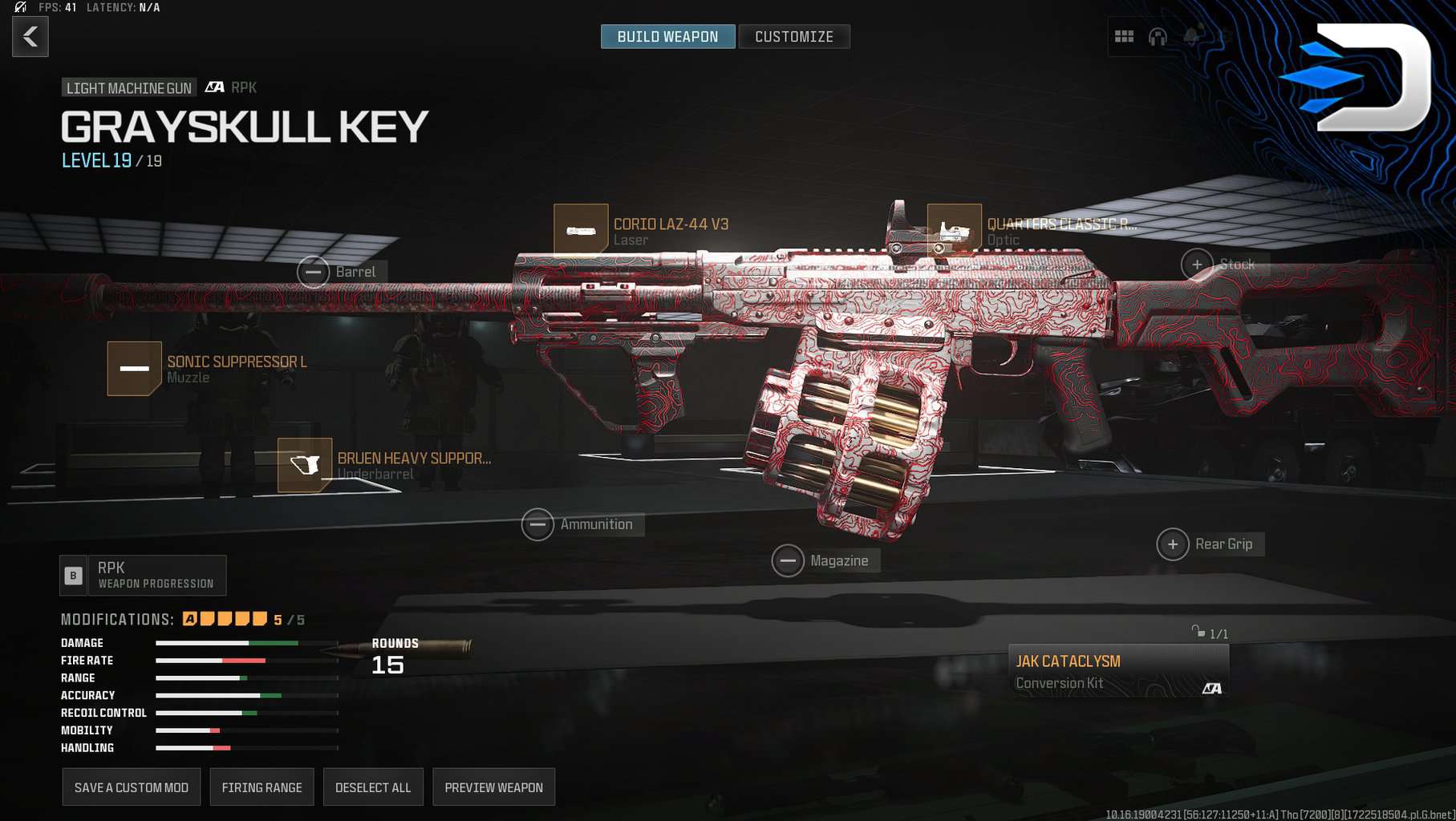1456x821 pixels.
Task: Open the Bruen Heavy Support underbarrel slot
Action: (x=305, y=465)
